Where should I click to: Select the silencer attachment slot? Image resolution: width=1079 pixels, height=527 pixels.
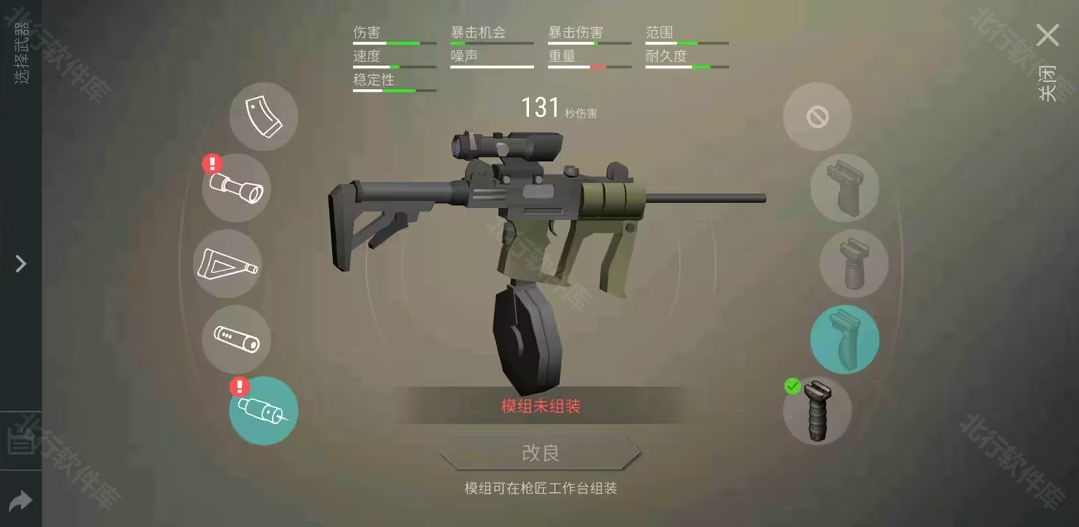pos(236,340)
